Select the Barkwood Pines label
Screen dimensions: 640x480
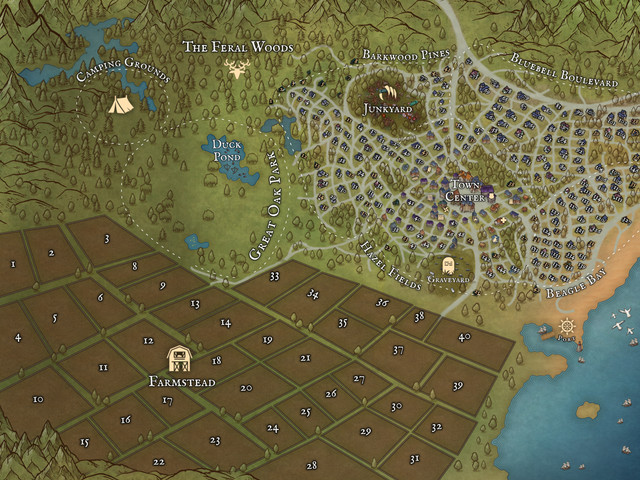pos(406,54)
